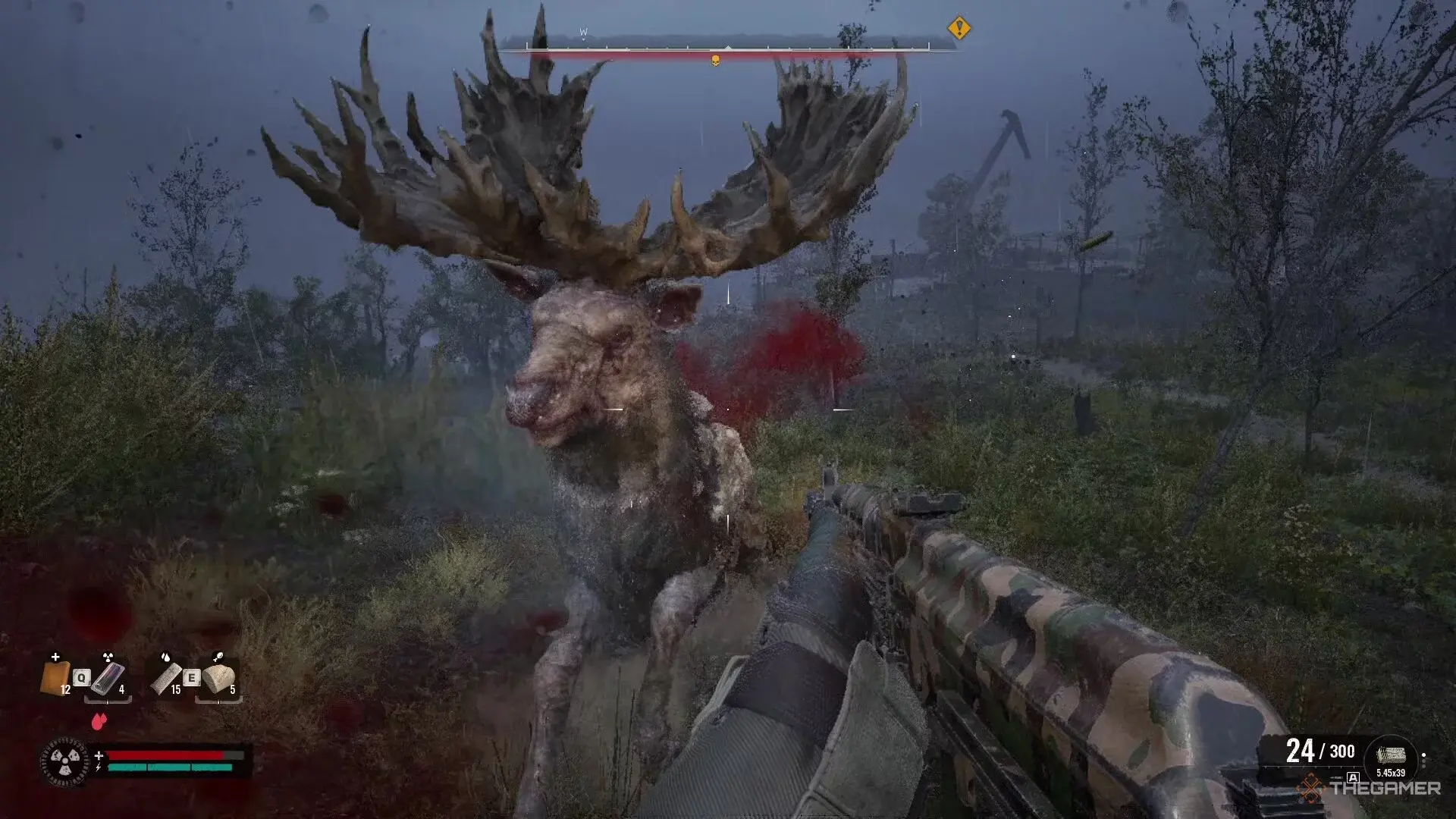The height and width of the screenshot is (819, 1456).
Task: Click the yellow diamond quest marker
Action: click(959, 29)
